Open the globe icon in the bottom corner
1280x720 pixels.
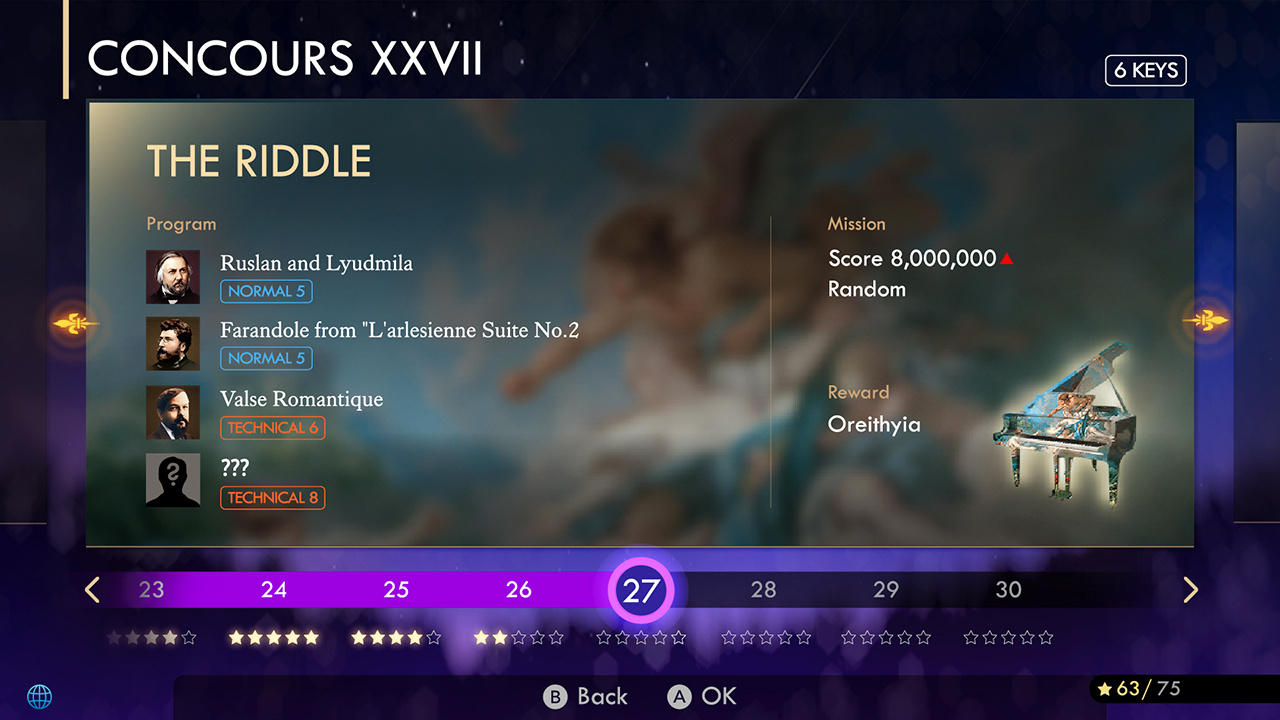(40, 696)
